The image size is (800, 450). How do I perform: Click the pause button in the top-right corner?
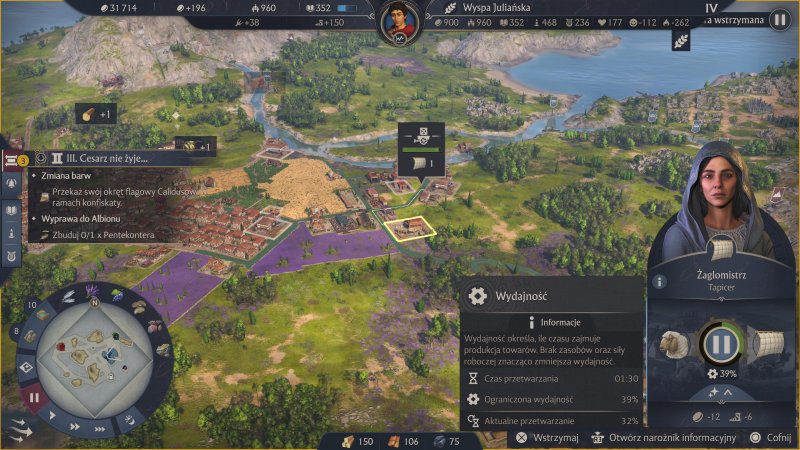tap(779, 19)
